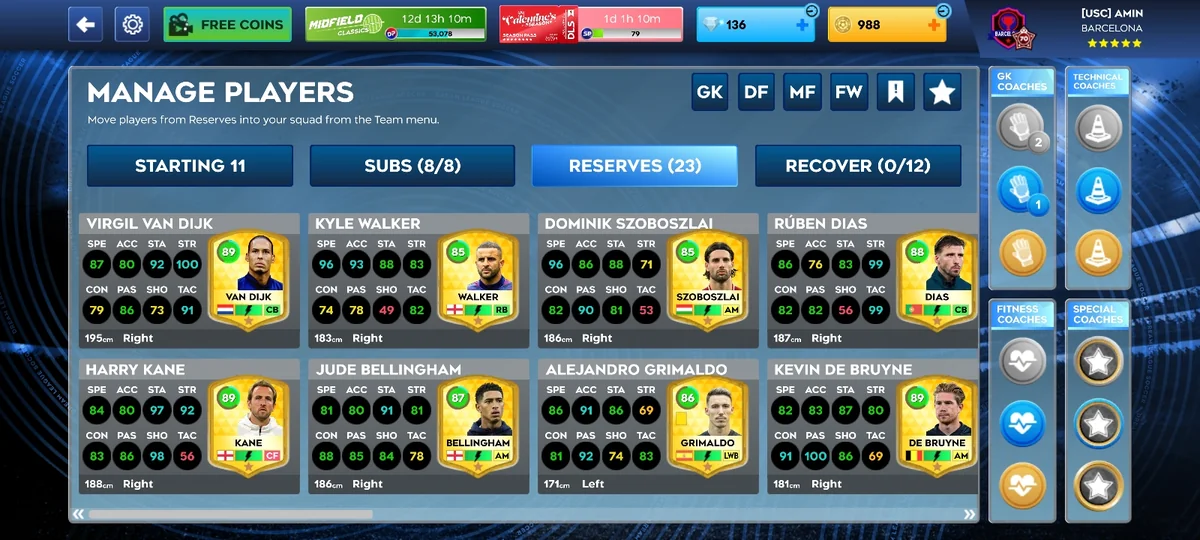Viewport: 1200px width, 540px height.
Task: Select Virgil van Dijk's player card
Action: 189,280
